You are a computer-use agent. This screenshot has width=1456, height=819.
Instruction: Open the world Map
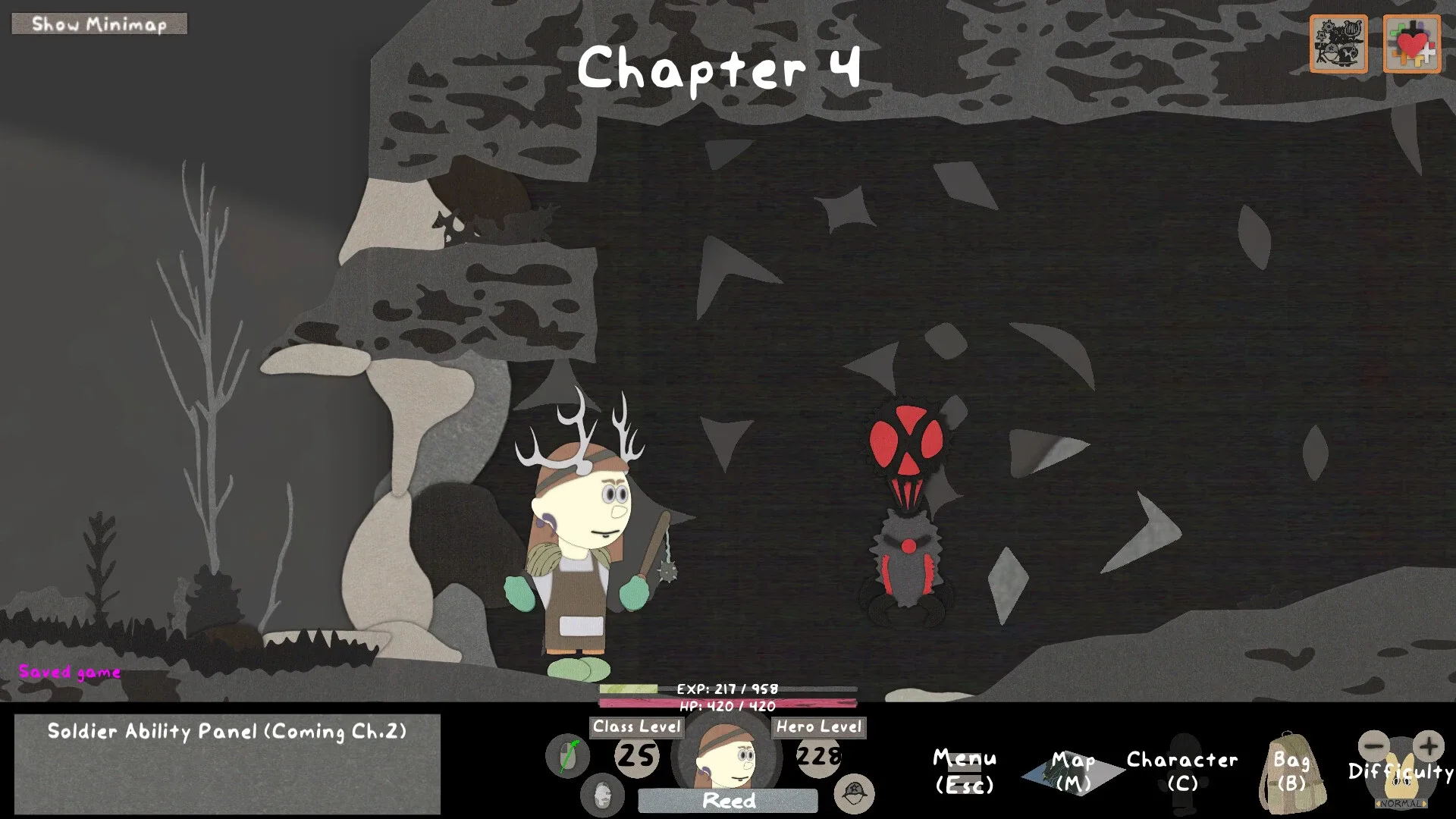point(1071,771)
